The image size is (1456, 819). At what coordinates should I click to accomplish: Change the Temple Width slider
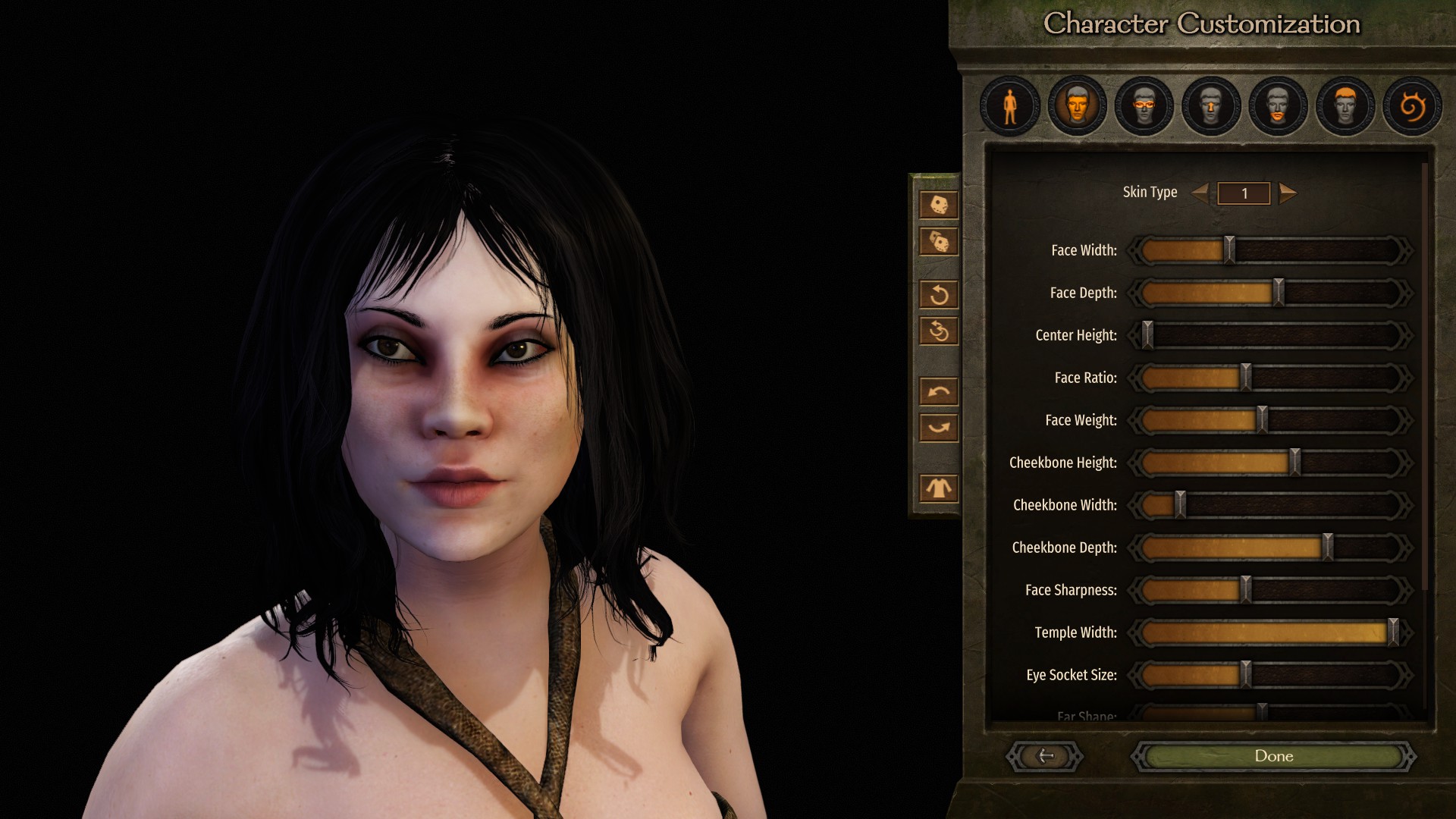click(x=1392, y=632)
